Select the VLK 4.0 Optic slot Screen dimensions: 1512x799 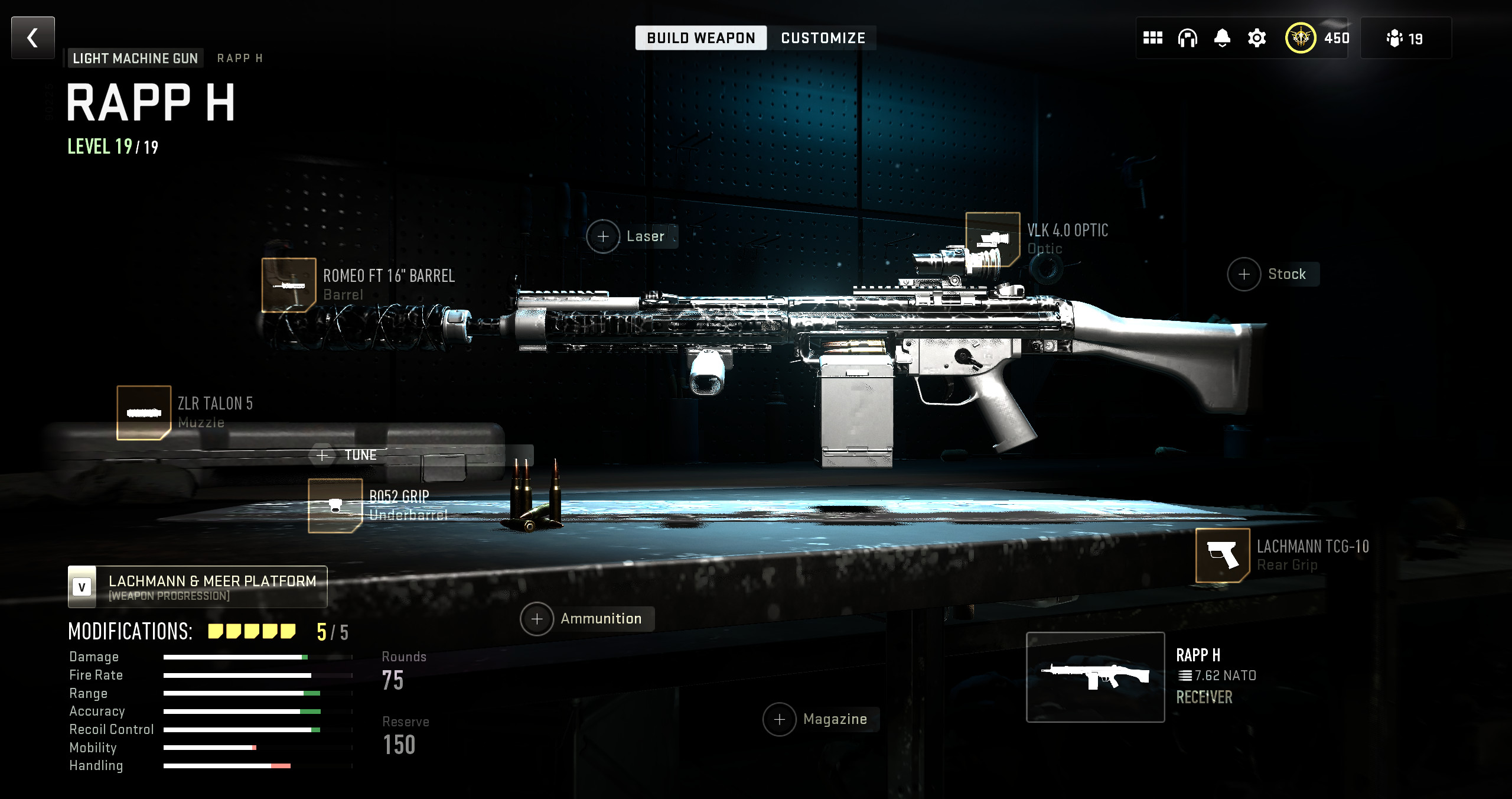tap(992, 239)
